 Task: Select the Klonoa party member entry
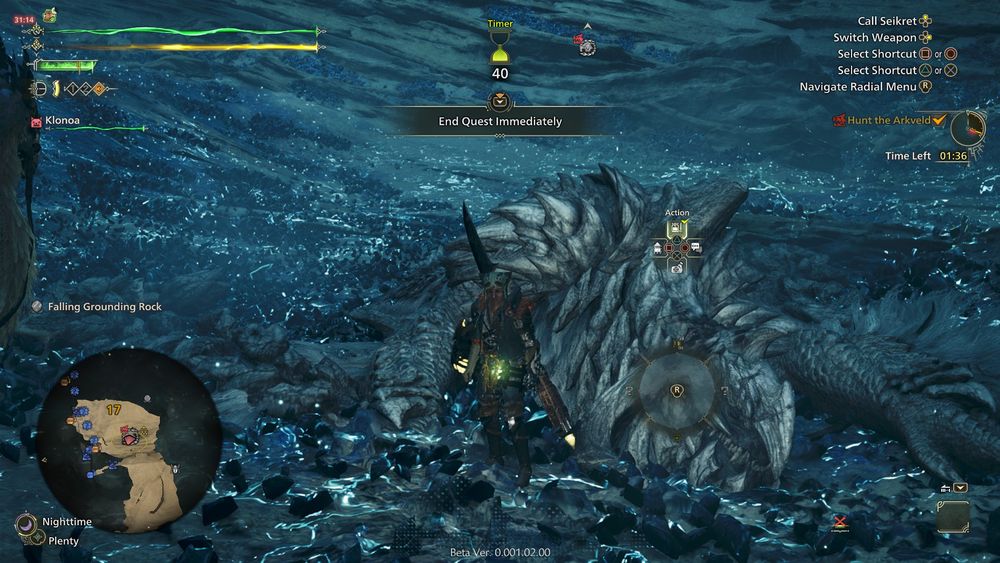tap(62, 120)
